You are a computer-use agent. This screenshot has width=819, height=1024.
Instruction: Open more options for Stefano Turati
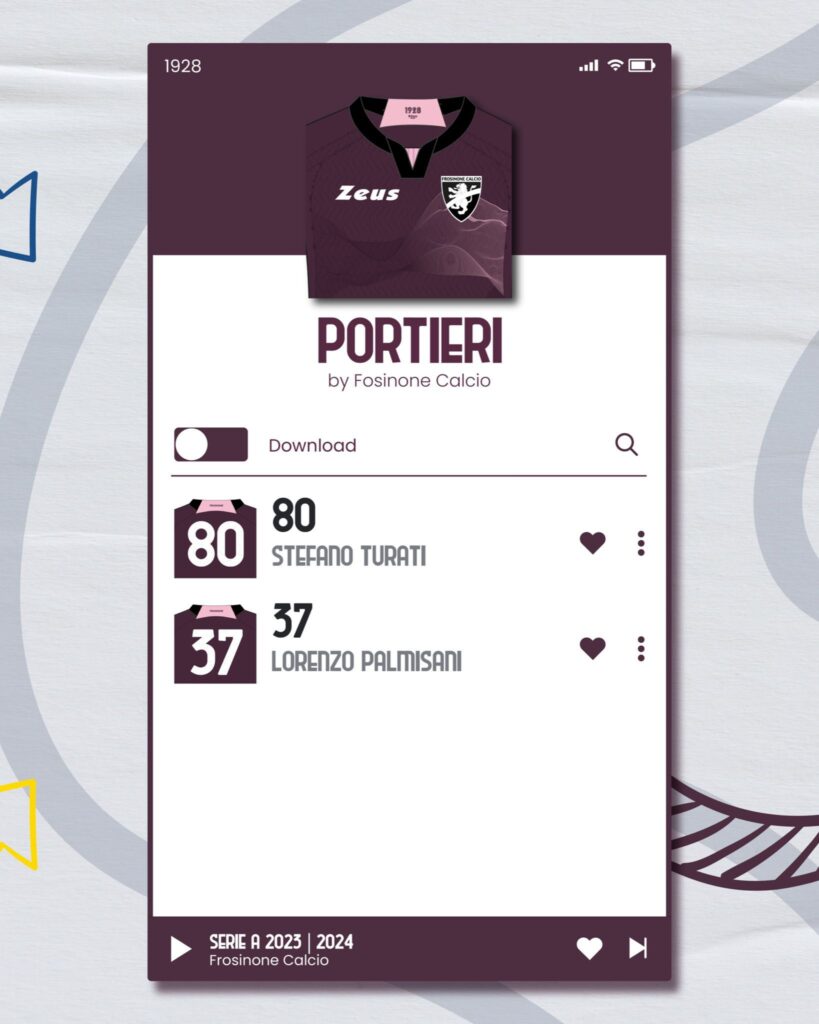click(641, 543)
